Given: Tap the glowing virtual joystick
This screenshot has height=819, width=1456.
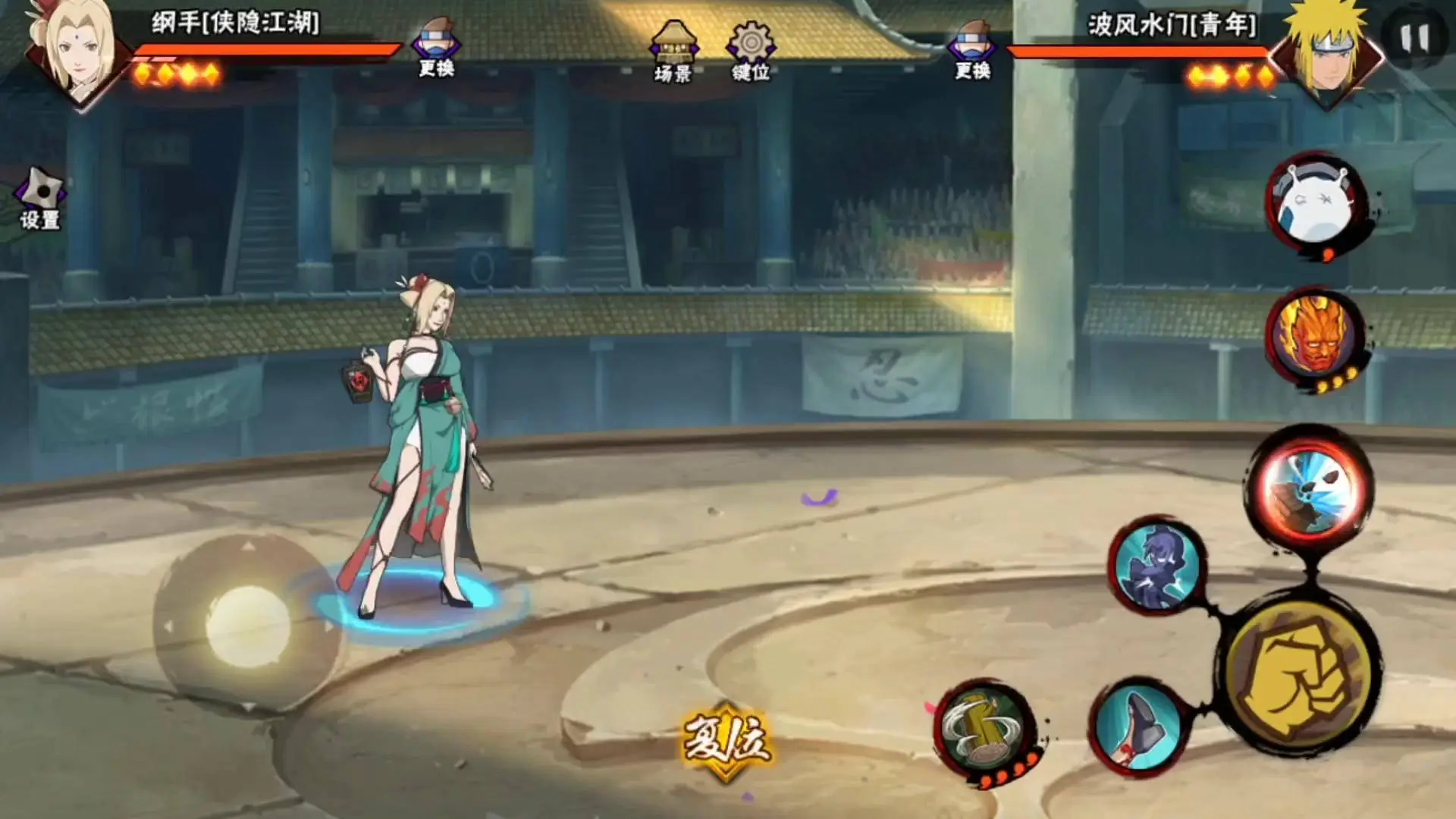Looking at the screenshot, I should [247, 625].
